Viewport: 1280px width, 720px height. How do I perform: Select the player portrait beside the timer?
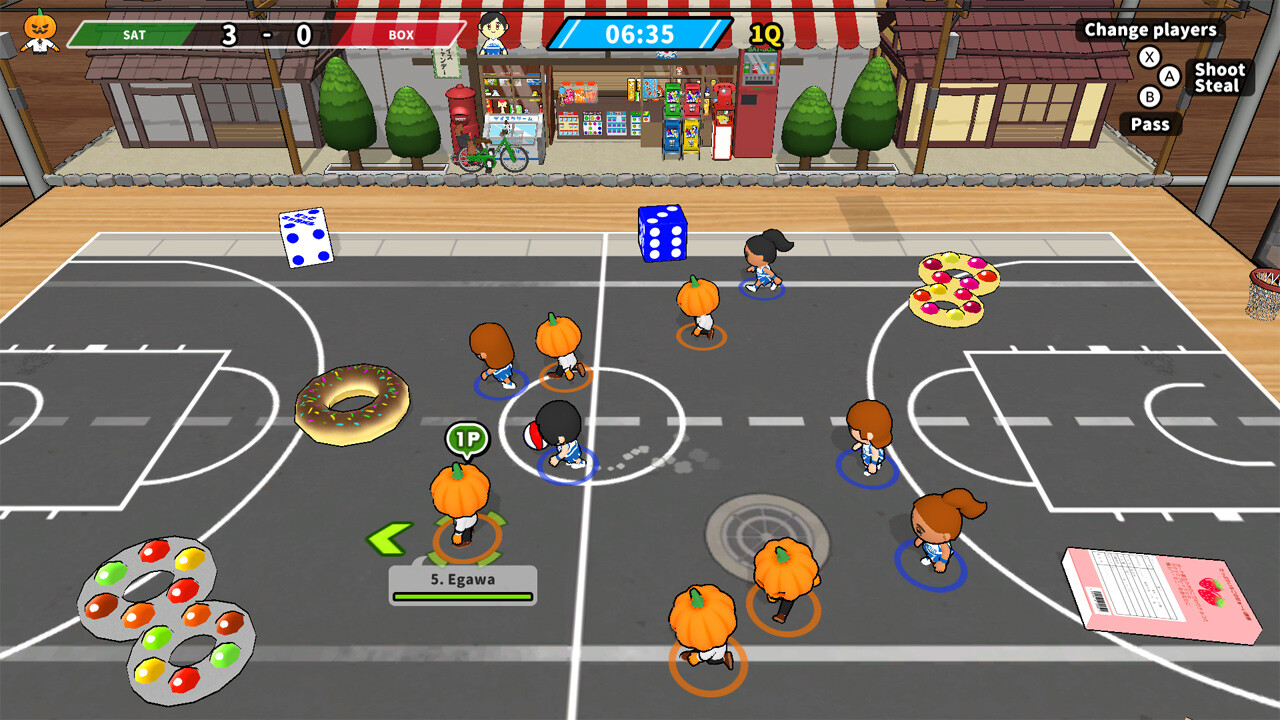tap(493, 33)
